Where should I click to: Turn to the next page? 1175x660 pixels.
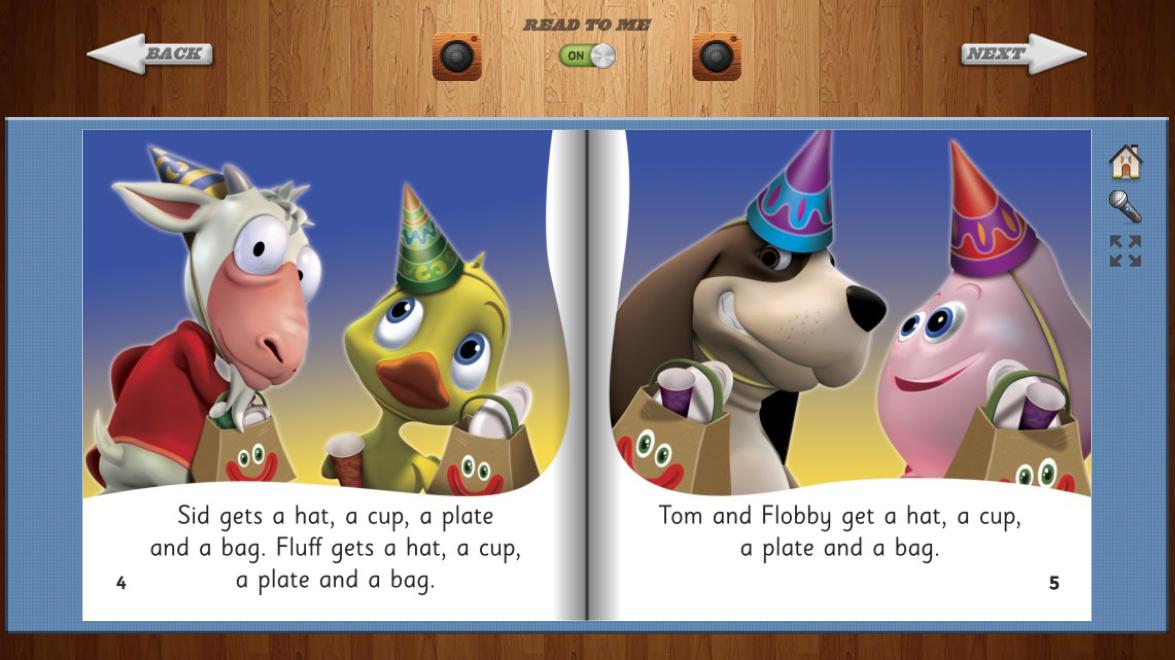click(1023, 54)
